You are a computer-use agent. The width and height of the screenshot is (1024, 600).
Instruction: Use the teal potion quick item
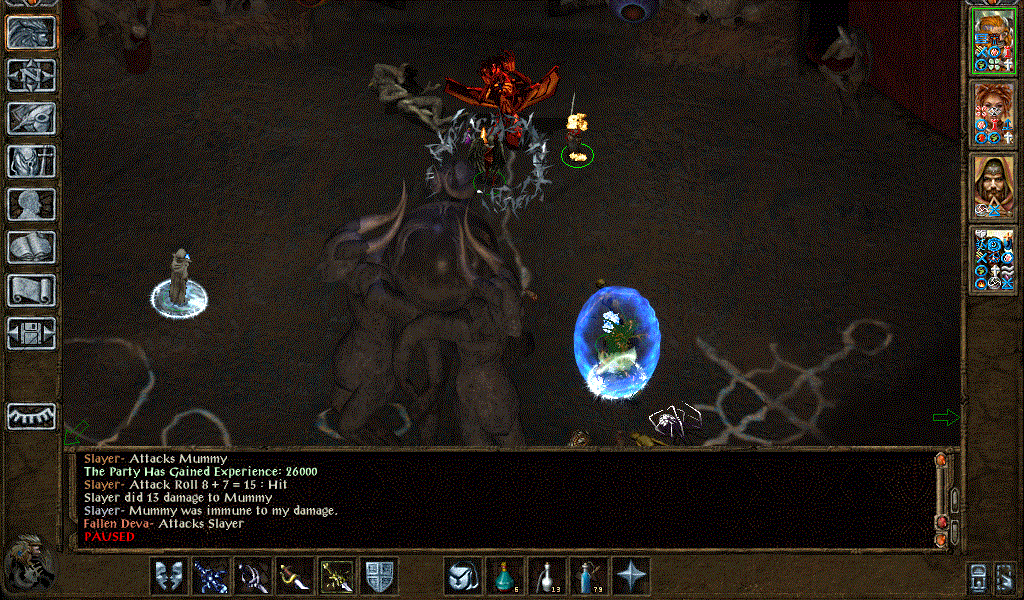tap(505, 576)
